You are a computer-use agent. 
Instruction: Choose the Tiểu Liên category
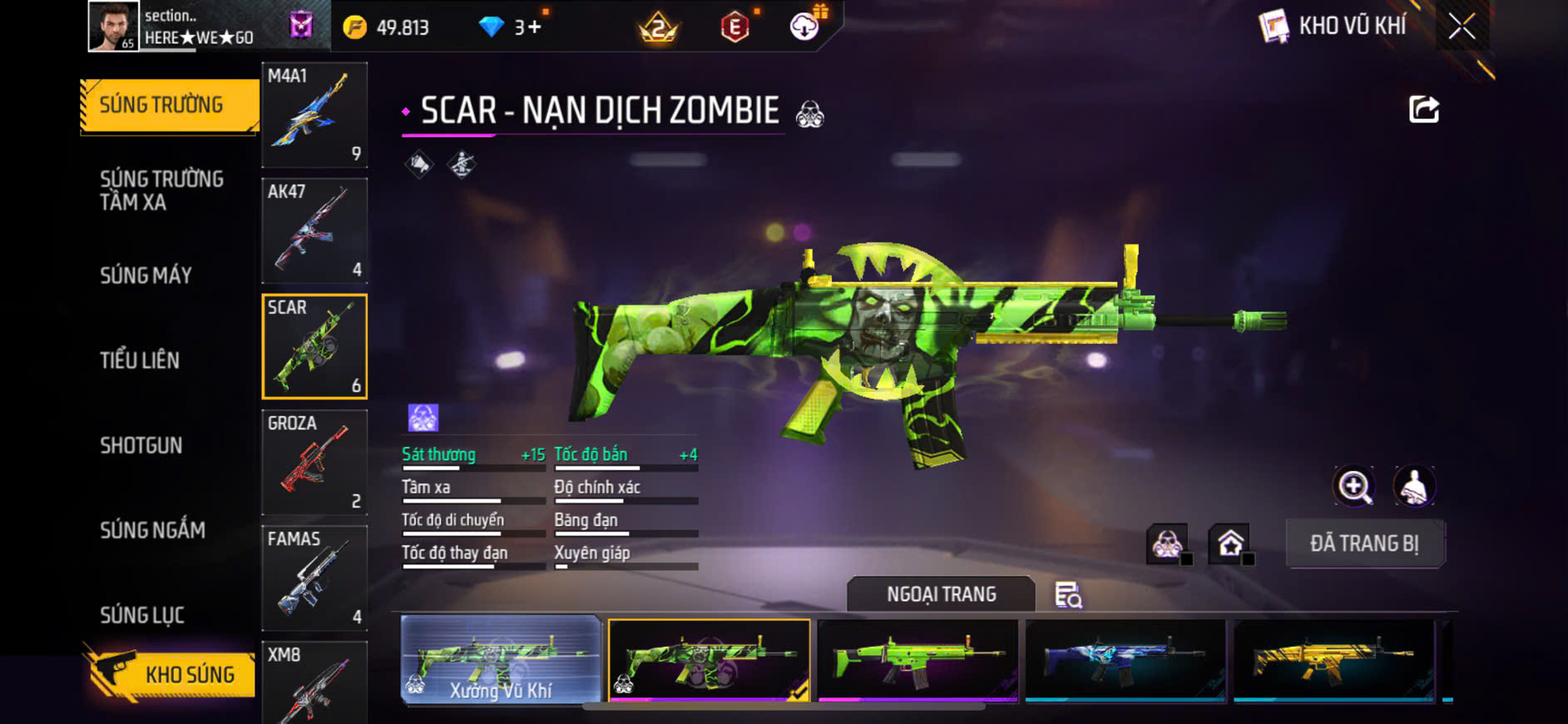pyautogui.click(x=140, y=360)
